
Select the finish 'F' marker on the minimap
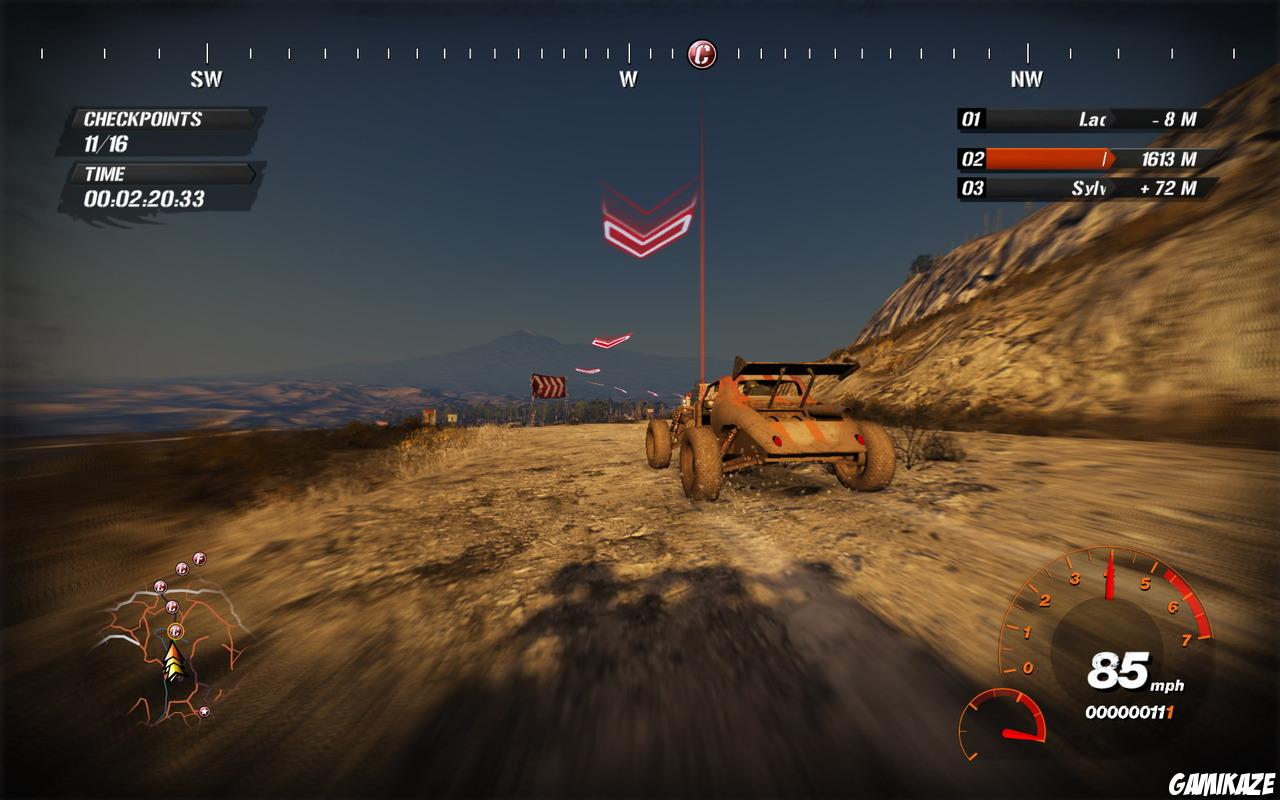click(x=199, y=558)
